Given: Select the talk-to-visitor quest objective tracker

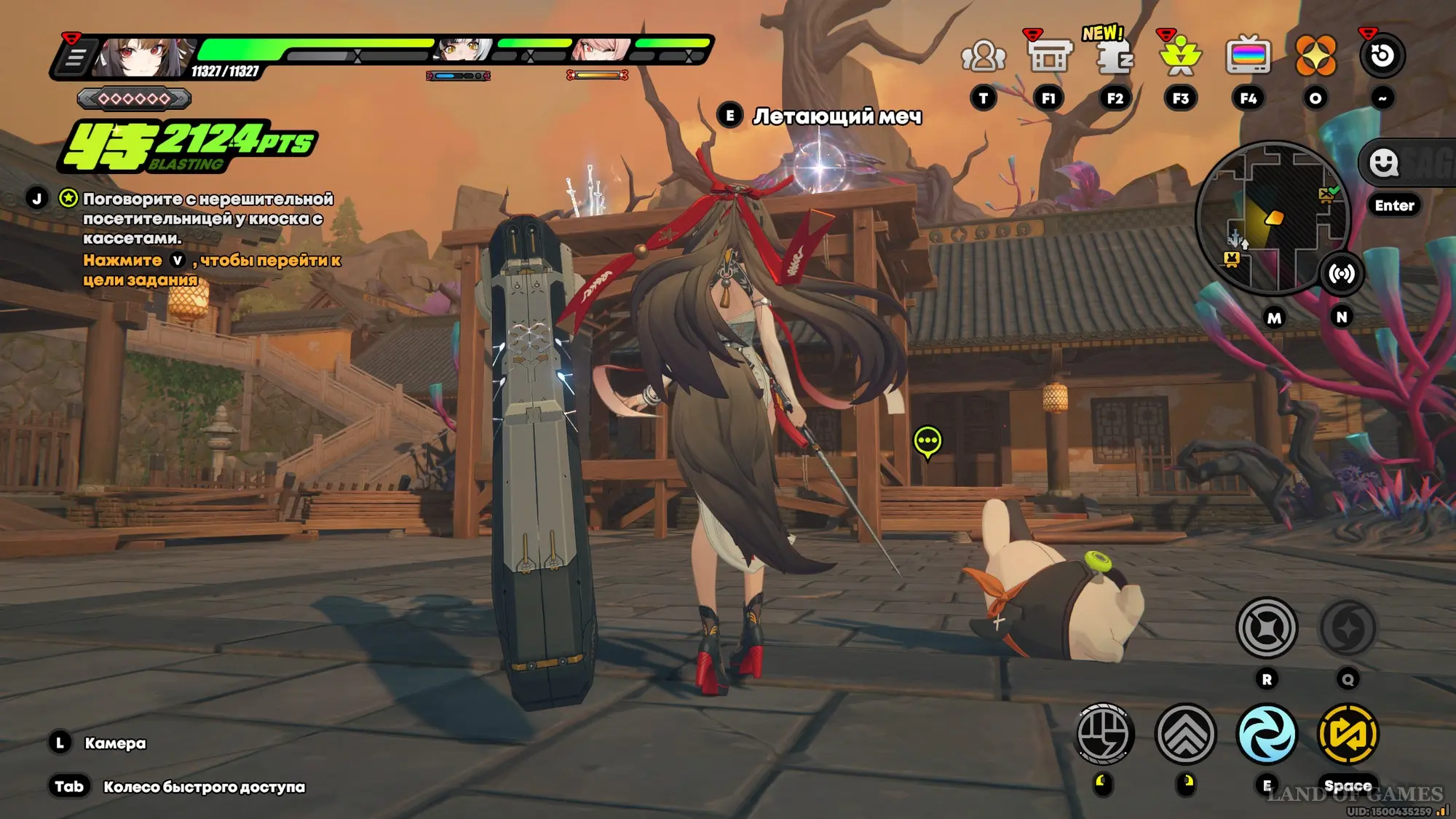Looking at the screenshot, I should pos(207,218).
